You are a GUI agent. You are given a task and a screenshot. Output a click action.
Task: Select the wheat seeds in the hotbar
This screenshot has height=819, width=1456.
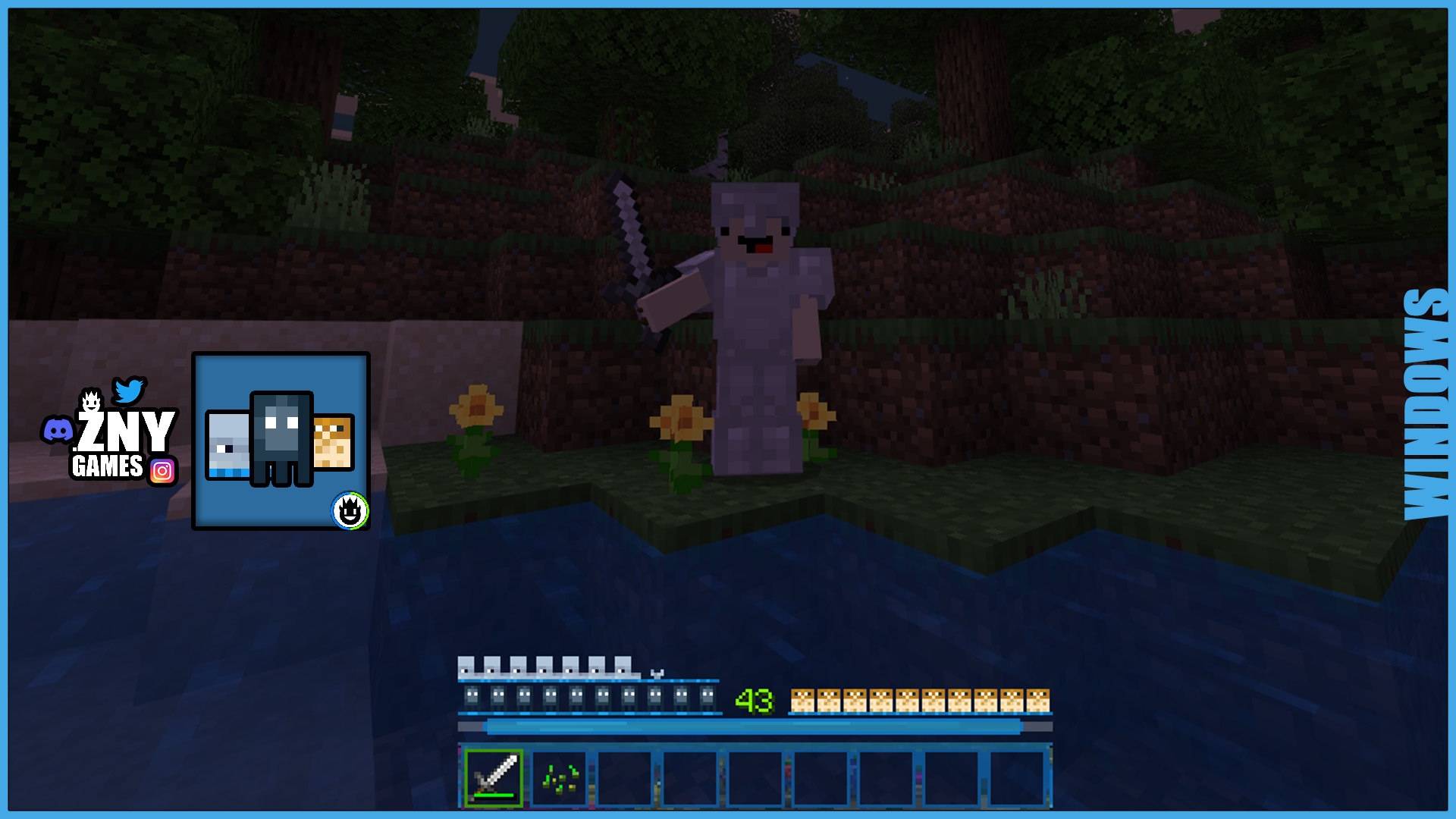[559, 777]
